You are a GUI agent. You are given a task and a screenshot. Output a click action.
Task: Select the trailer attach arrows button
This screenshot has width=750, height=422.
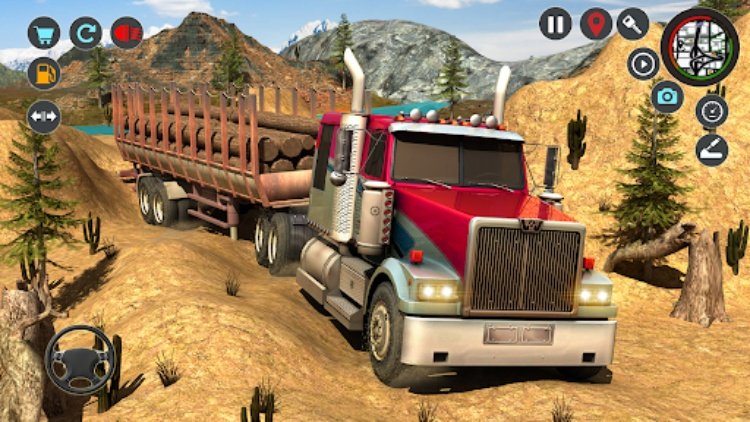pyautogui.click(x=44, y=116)
